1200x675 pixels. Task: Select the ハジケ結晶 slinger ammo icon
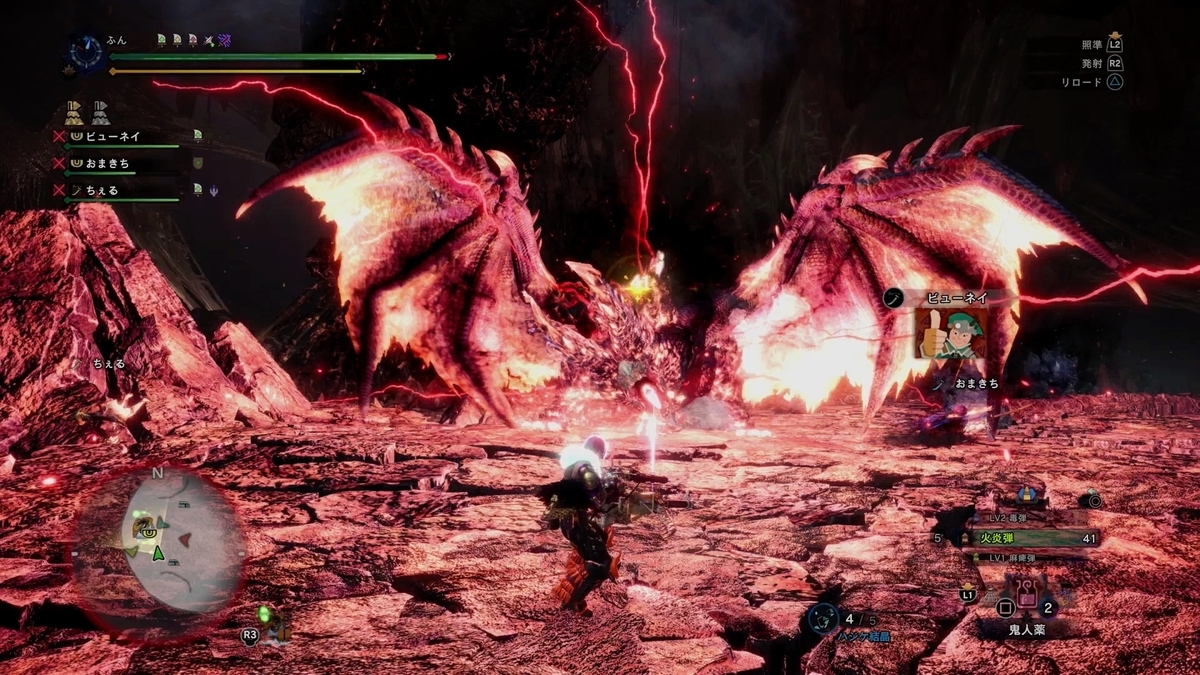[x=822, y=619]
